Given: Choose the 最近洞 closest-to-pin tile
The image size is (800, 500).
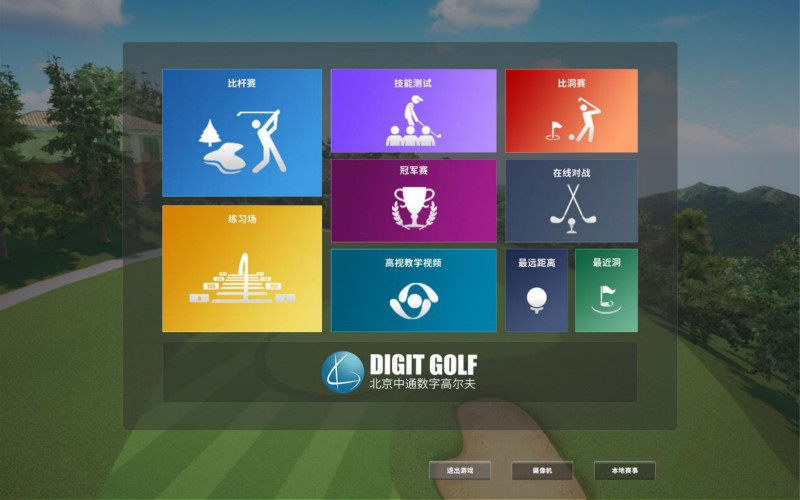Looking at the screenshot, I should point(606,290).
